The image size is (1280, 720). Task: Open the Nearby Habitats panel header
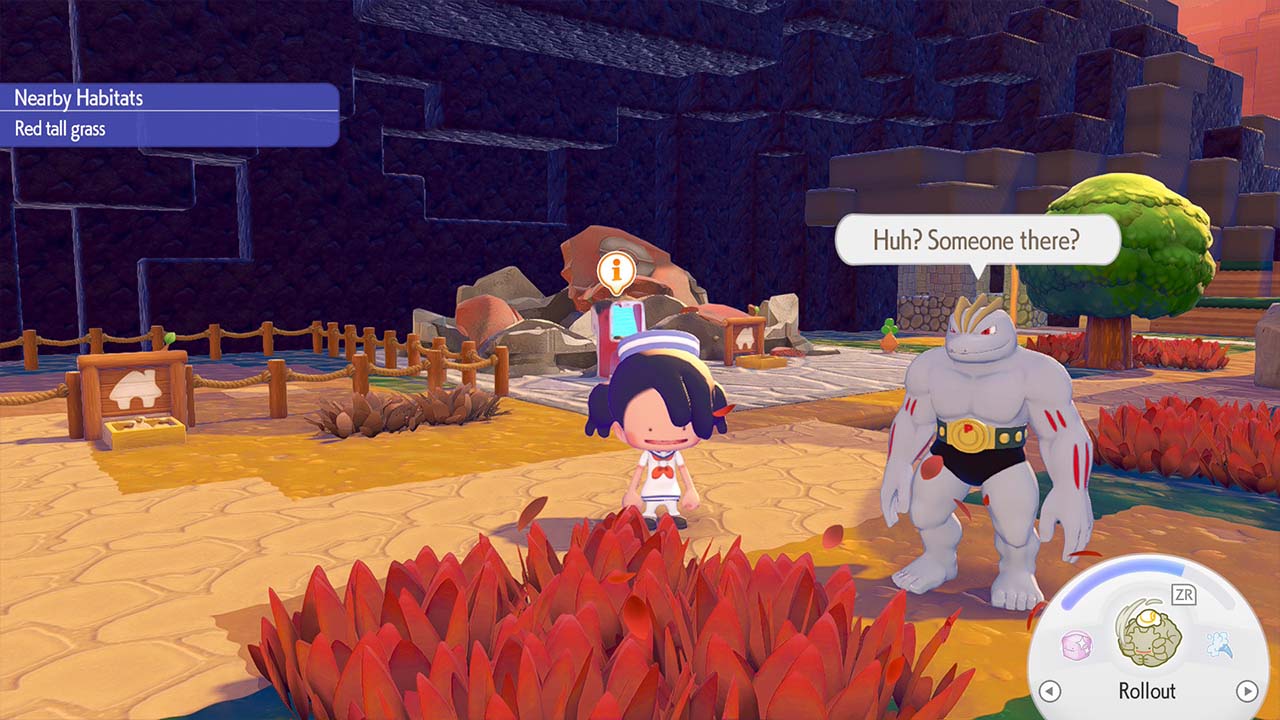click(170, 98)
